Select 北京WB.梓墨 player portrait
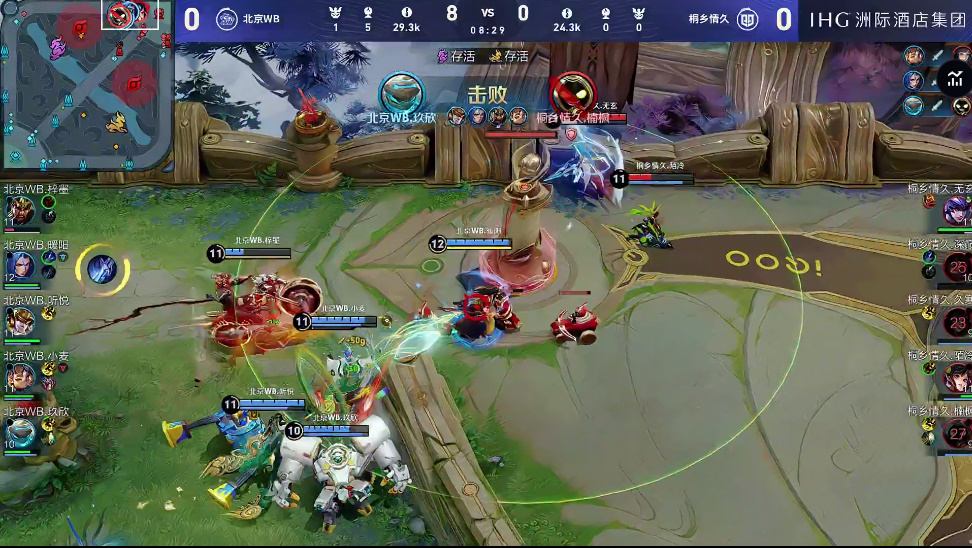 (19, 210)
